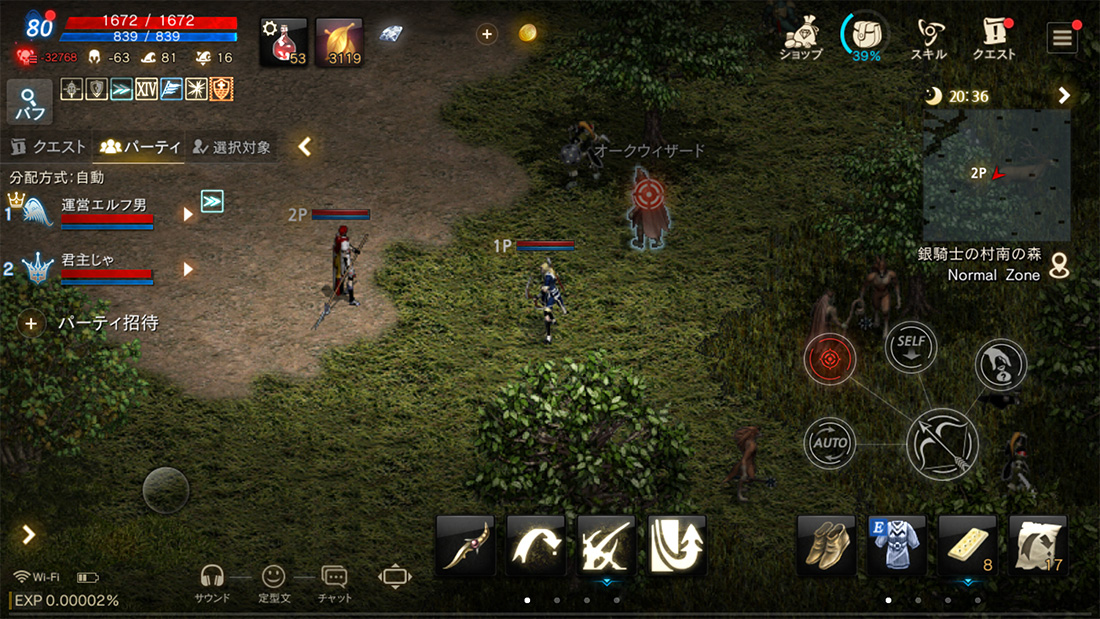Open the minimap of 銀騎士の村南の森

(x=996, y=175)
